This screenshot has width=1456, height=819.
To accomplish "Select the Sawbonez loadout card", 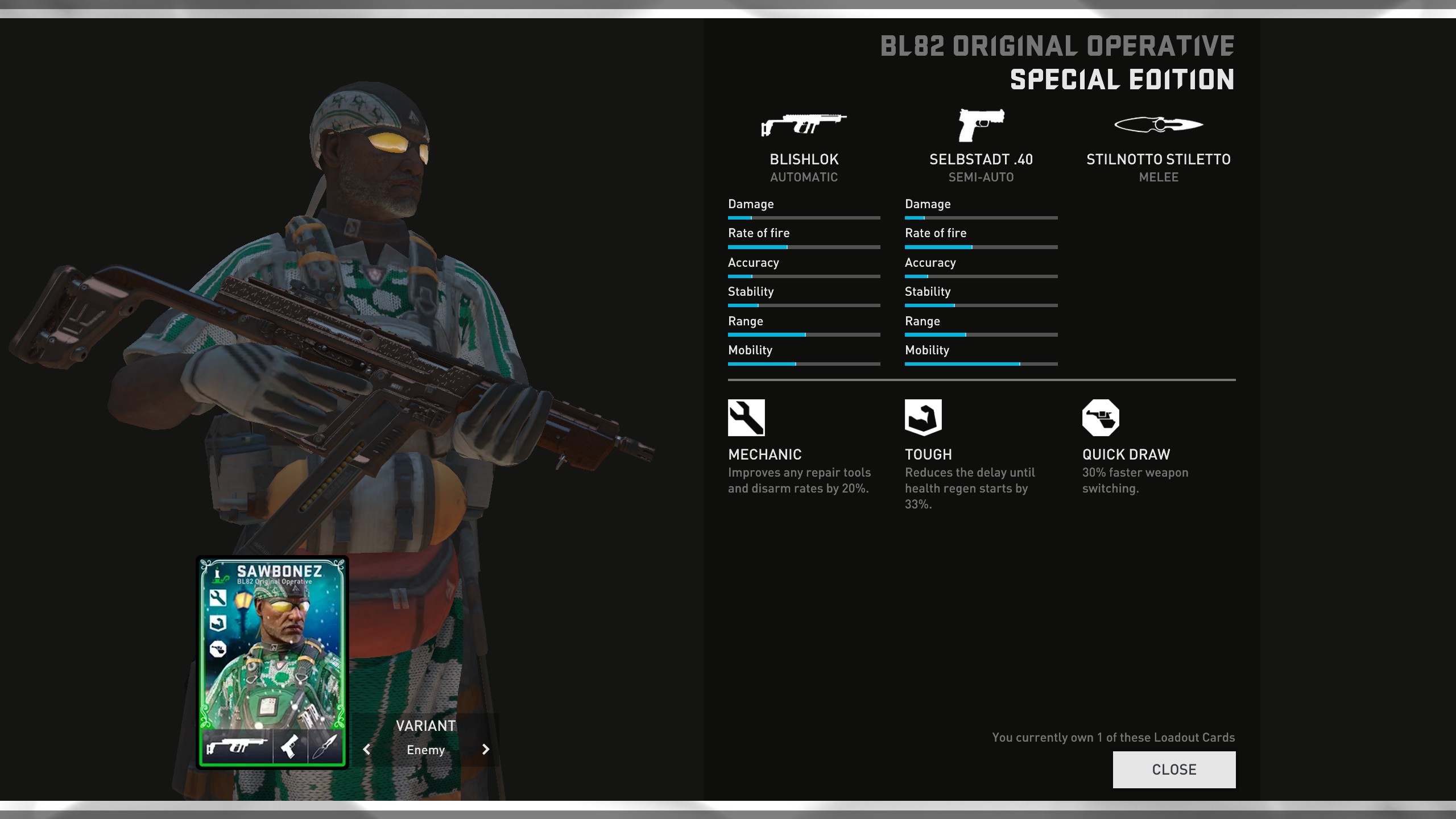I will coord(272,662).
